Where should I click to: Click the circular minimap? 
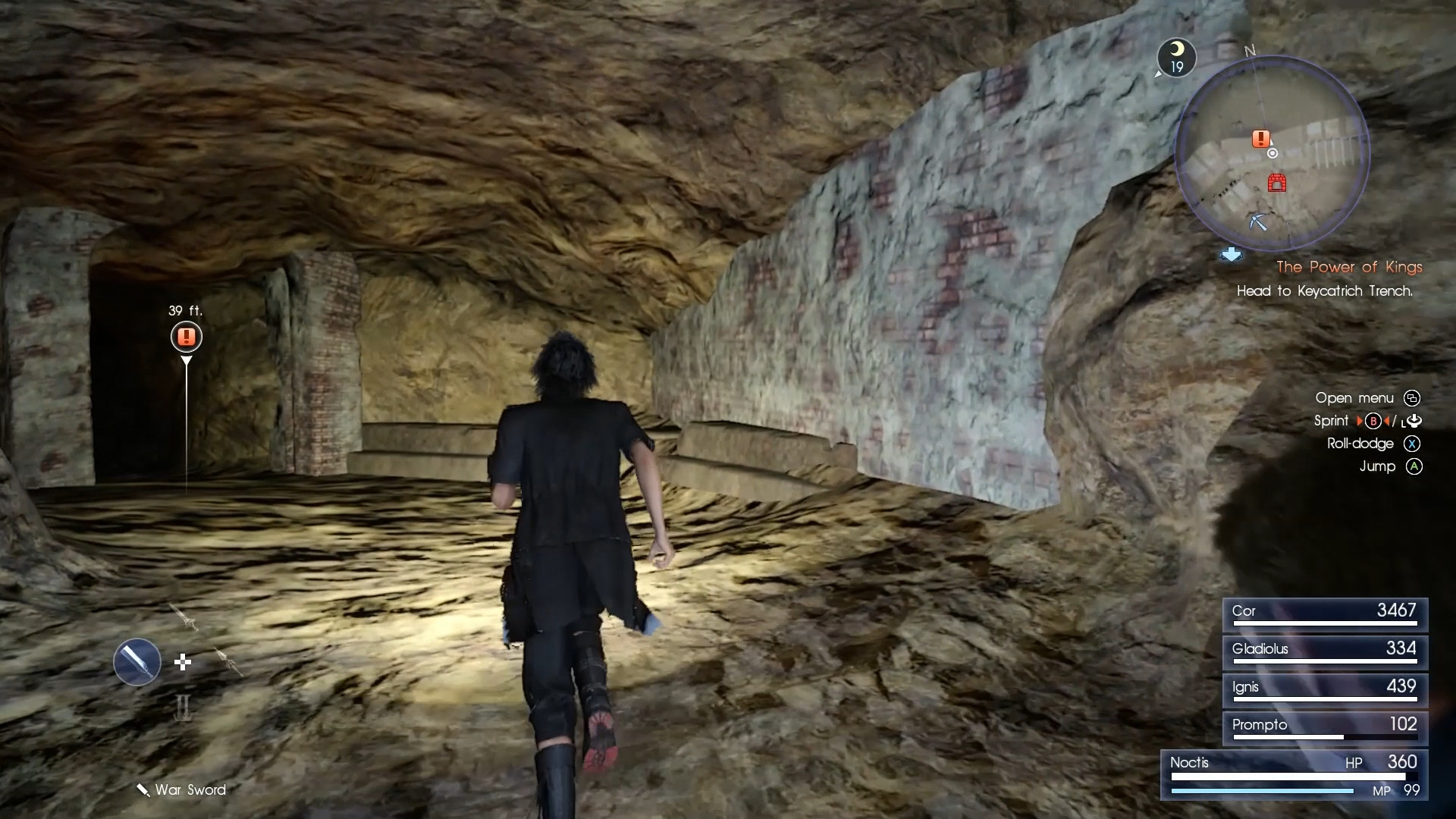pyautogui.click(x=1272, y=154)
